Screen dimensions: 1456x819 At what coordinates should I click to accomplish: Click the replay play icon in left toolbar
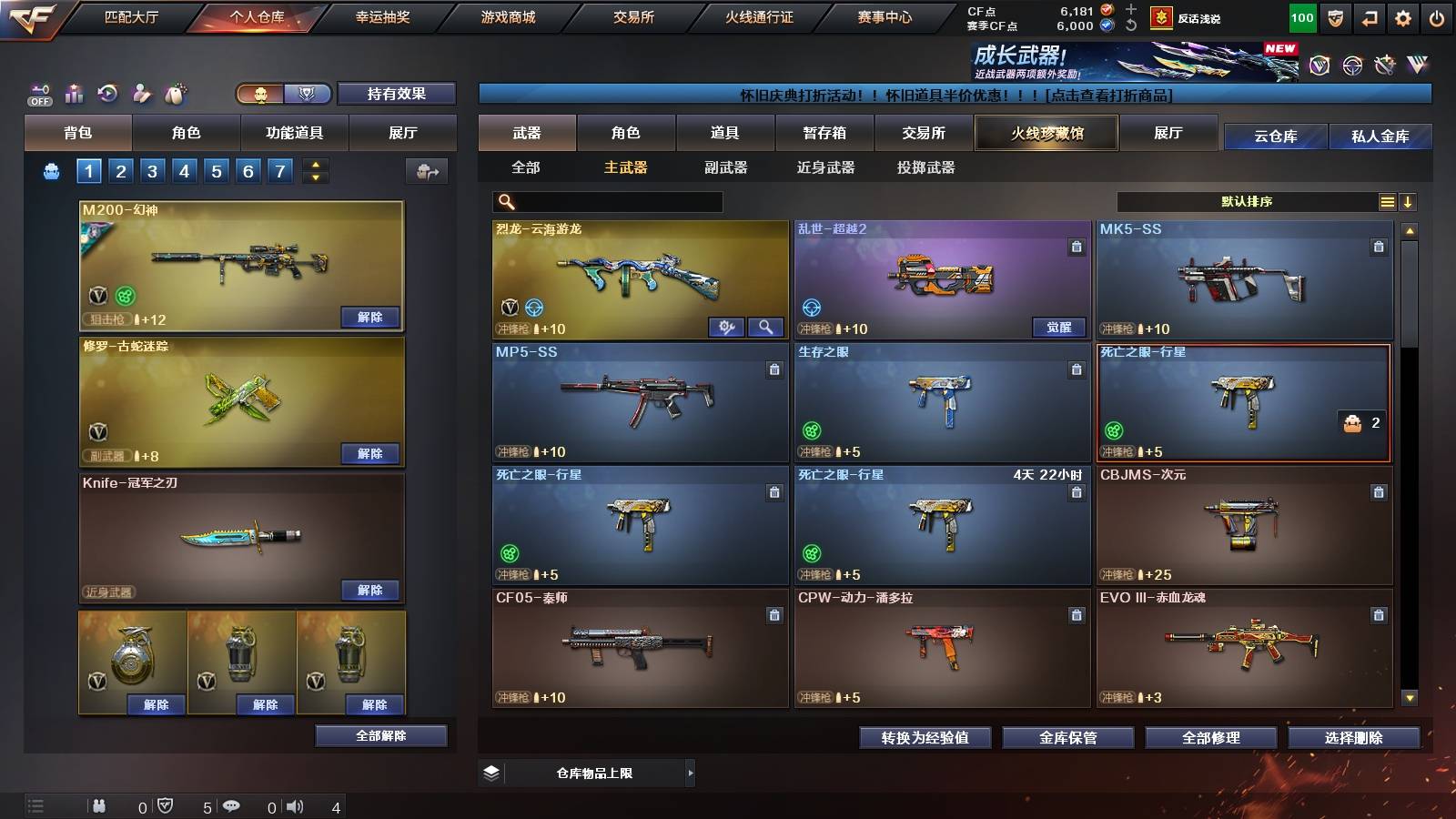107,94
